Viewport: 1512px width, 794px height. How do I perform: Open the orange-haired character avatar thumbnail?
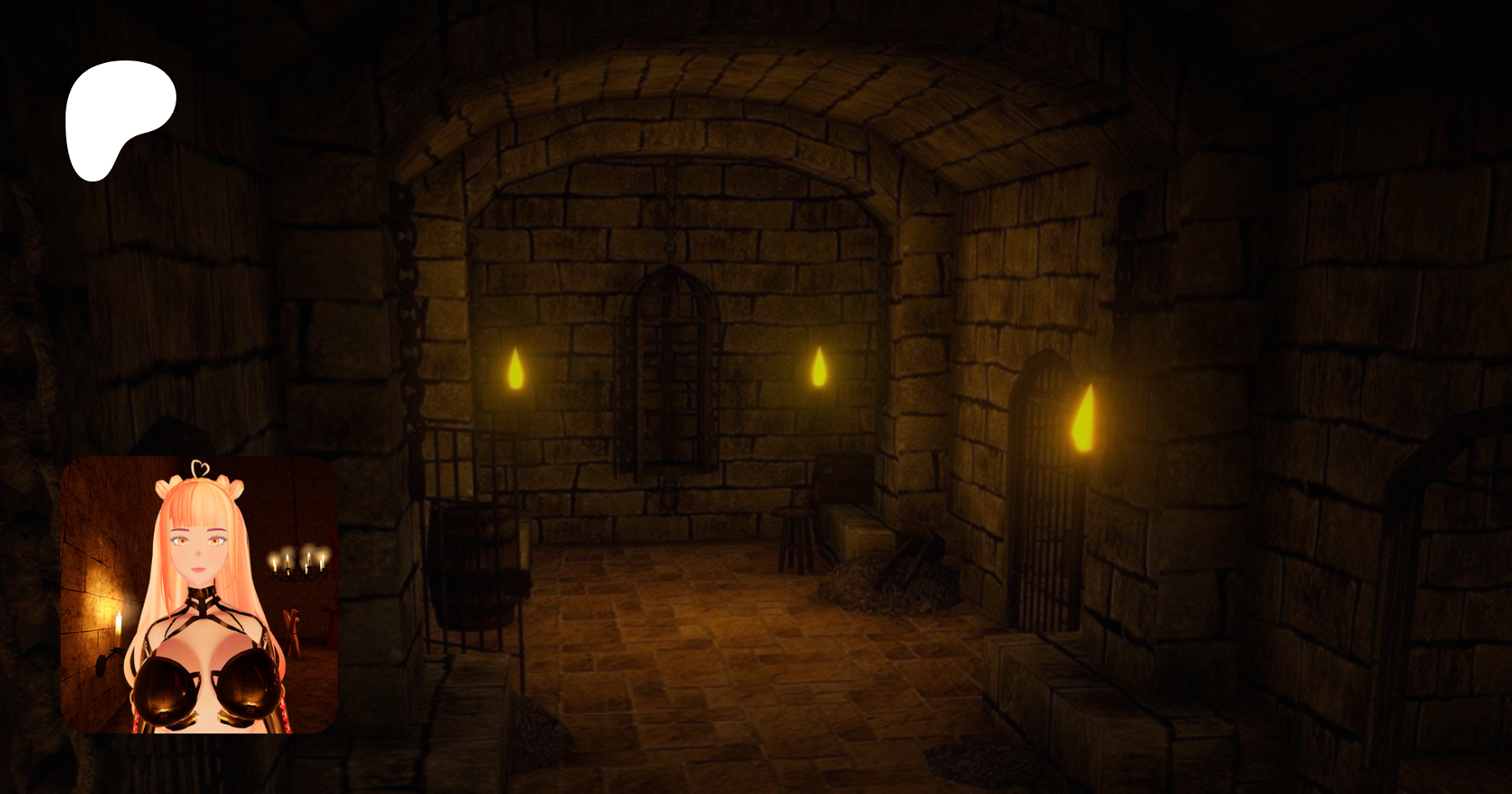tap(199, 595)
